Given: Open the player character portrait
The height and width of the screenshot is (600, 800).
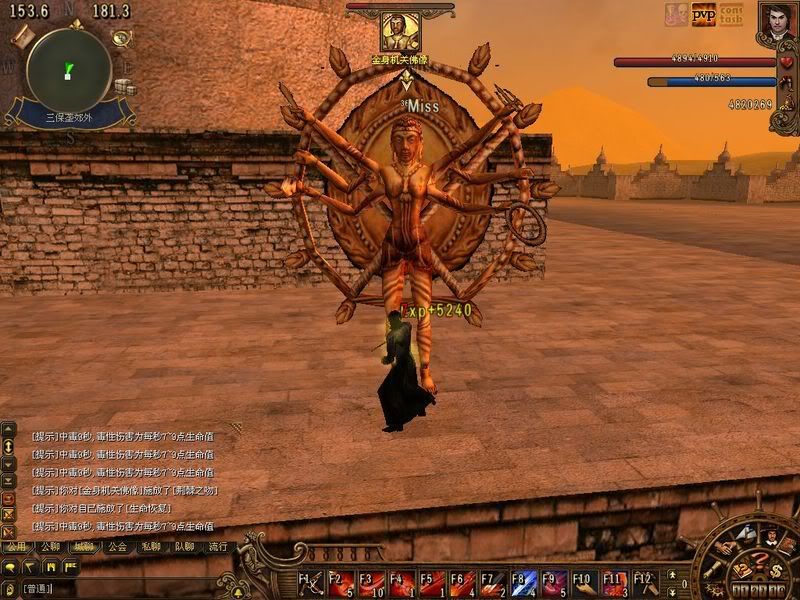Looking at the screenshot, I should (776, 21).
